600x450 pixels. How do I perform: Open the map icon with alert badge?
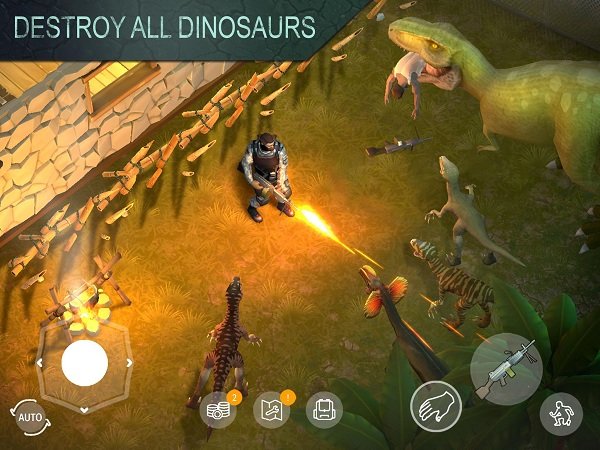point(270,410)
